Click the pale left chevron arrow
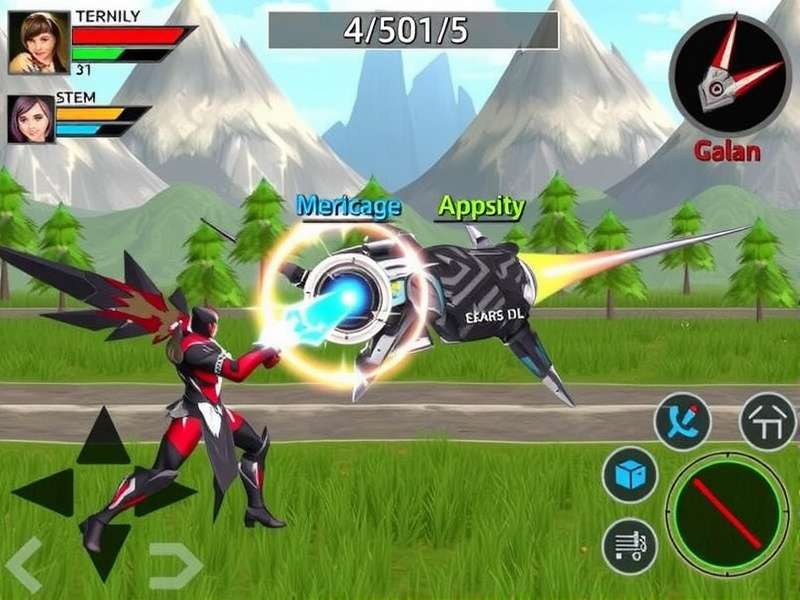The width and height of the screenshot is (800, 600). click(24, 564)
